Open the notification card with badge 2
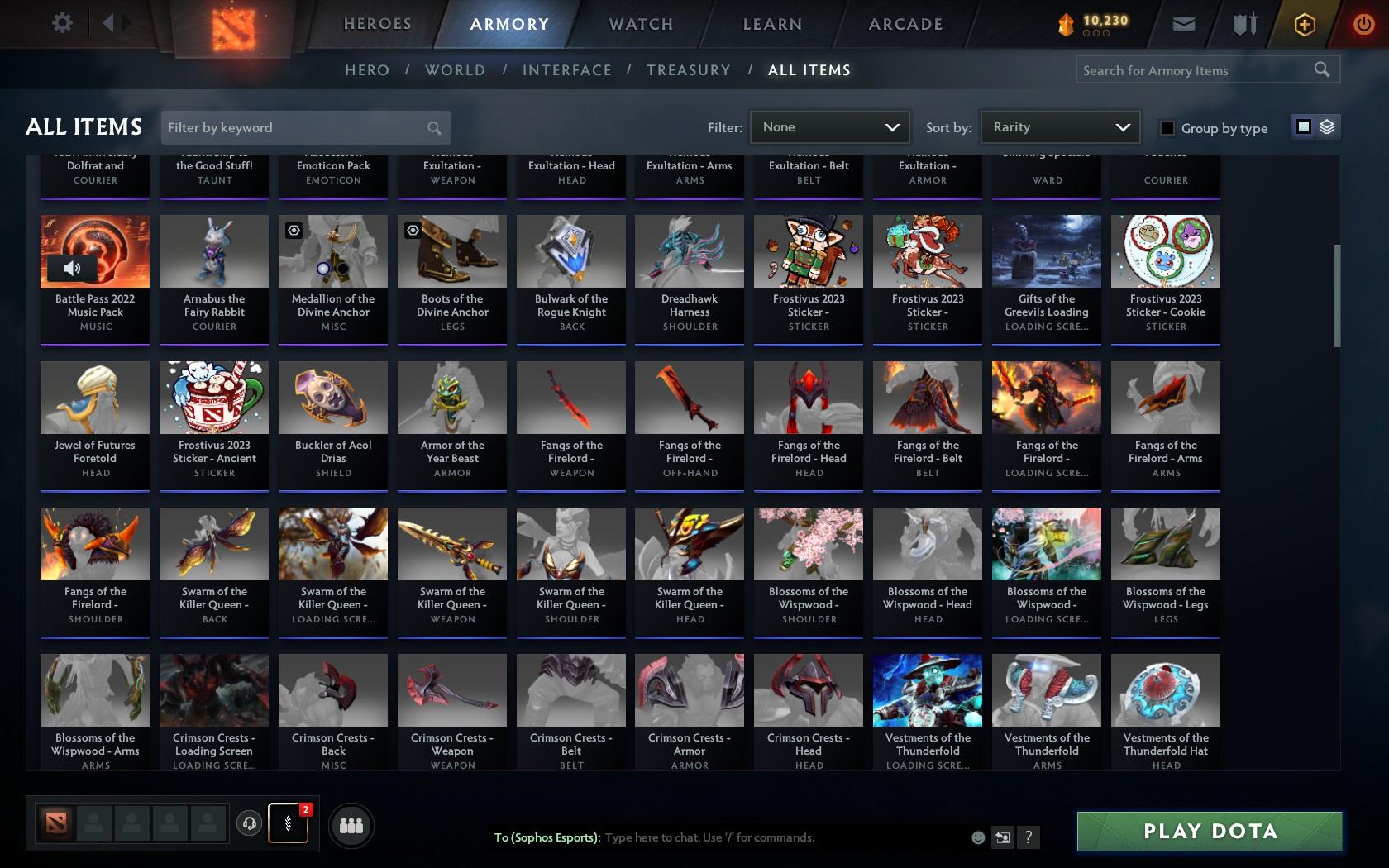 pos(288,824)
